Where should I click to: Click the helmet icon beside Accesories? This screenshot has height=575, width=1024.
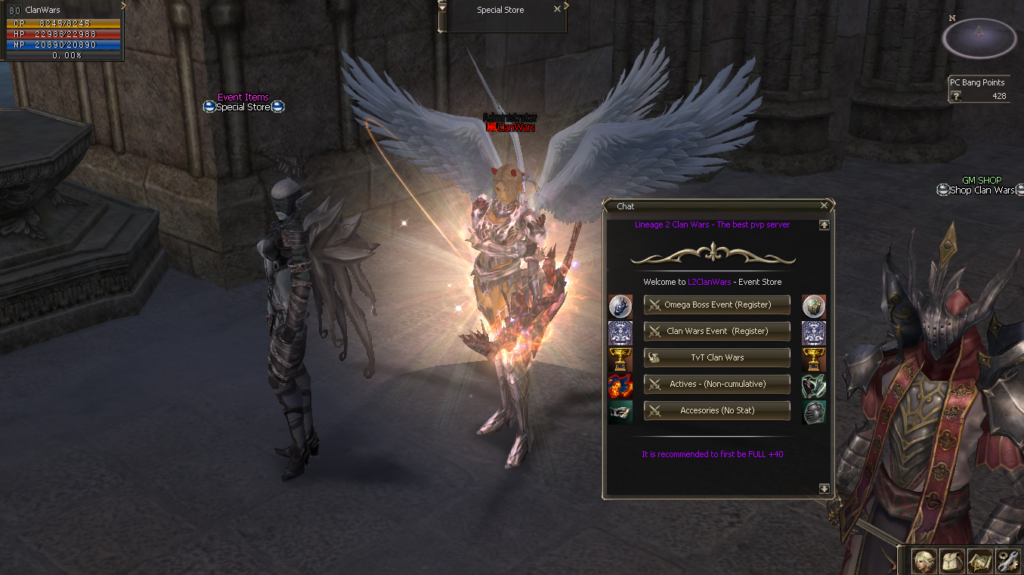(814, 412)
